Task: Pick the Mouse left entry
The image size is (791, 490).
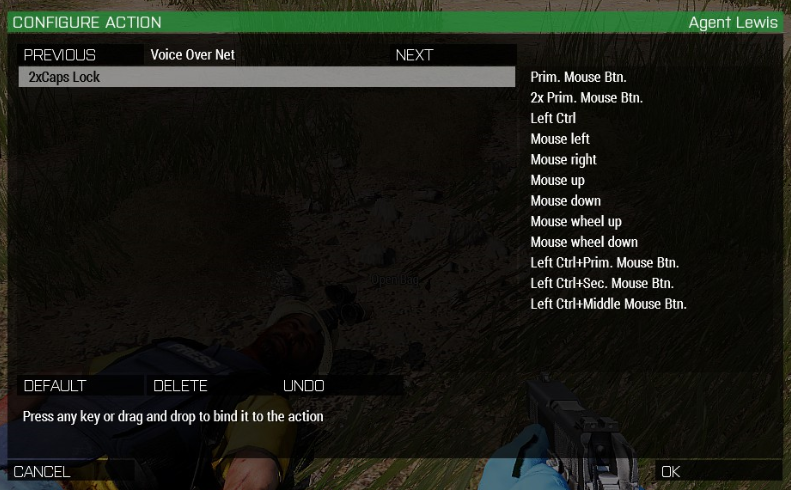Action: (560, 139)
